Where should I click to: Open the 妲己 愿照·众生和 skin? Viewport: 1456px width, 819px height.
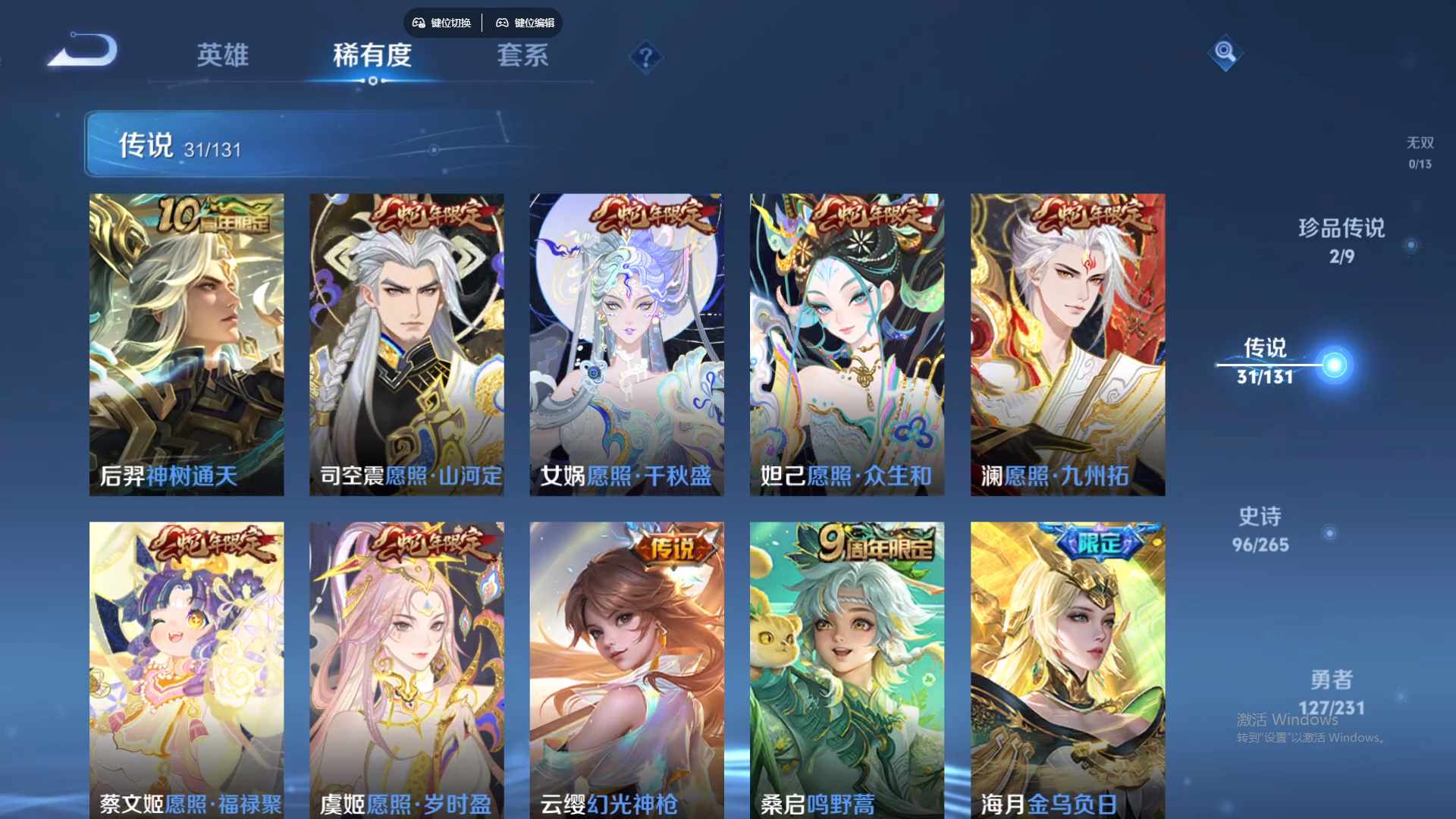(847, 341)
